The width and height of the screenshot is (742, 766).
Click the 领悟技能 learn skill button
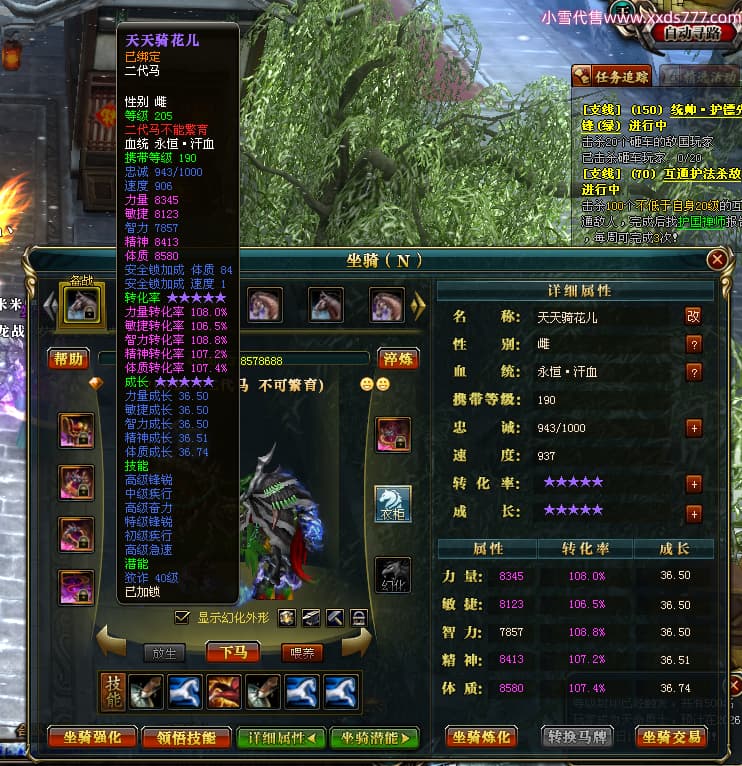pos(187,738)
